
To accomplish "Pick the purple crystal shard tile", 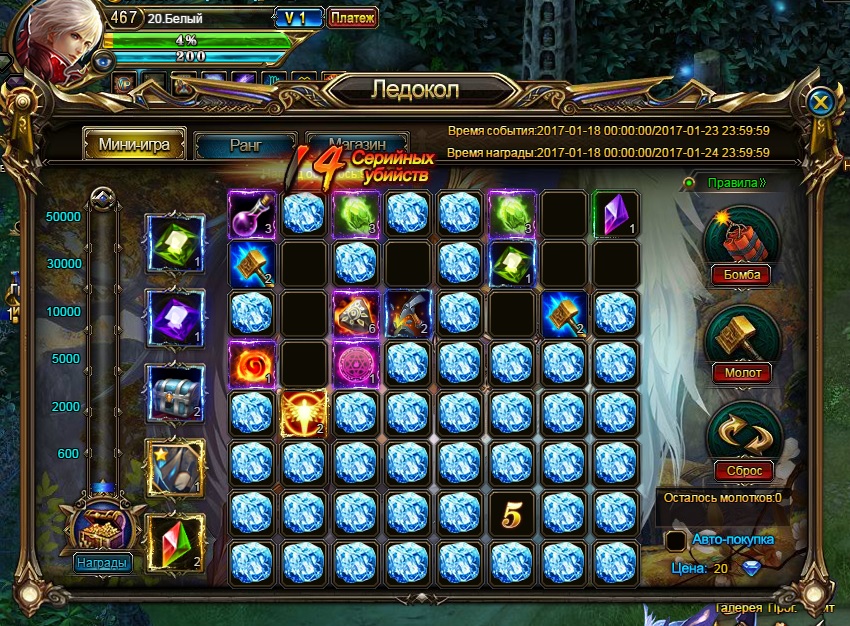I will coord(614,212).
